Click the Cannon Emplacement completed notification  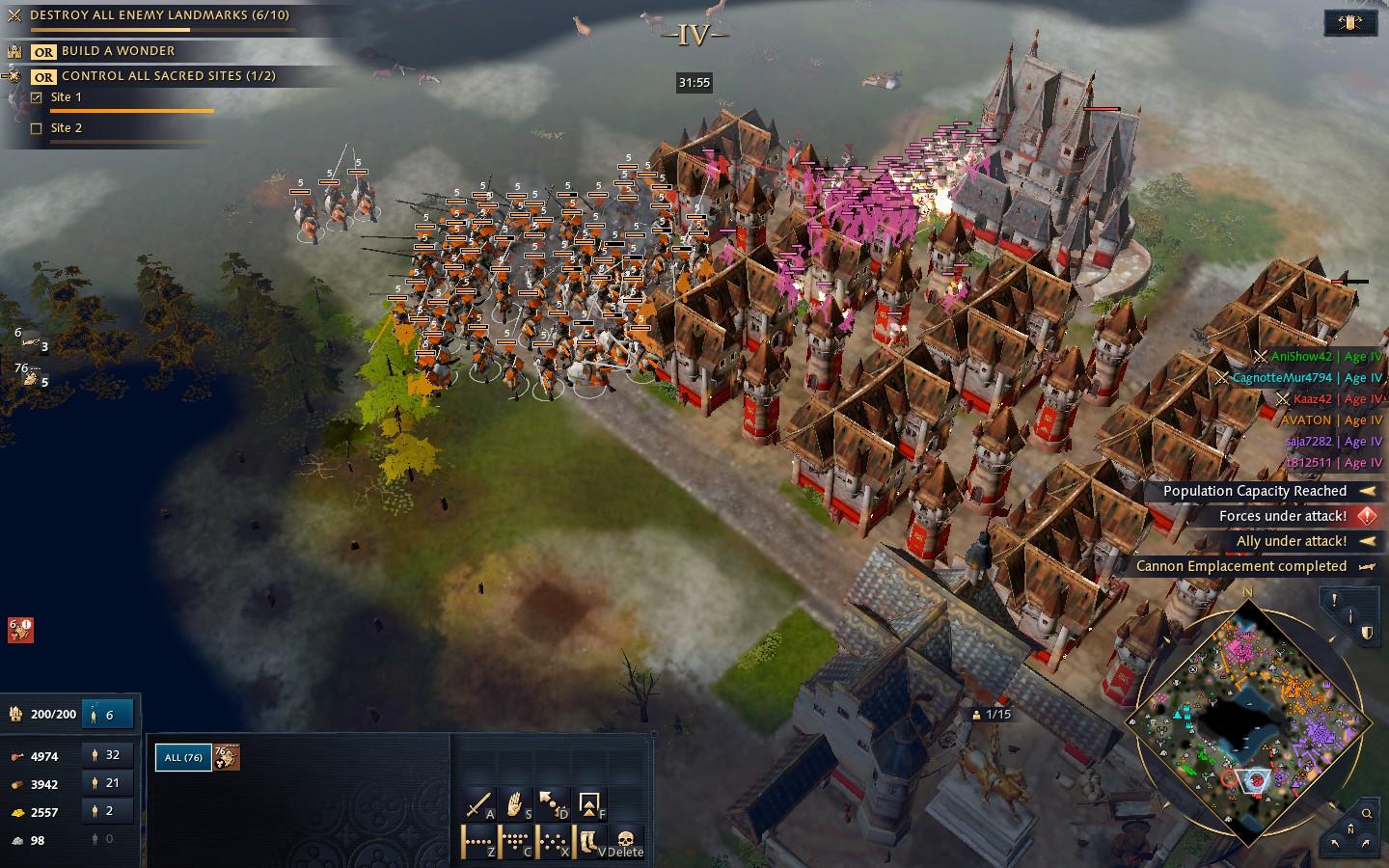point(1241,566)
